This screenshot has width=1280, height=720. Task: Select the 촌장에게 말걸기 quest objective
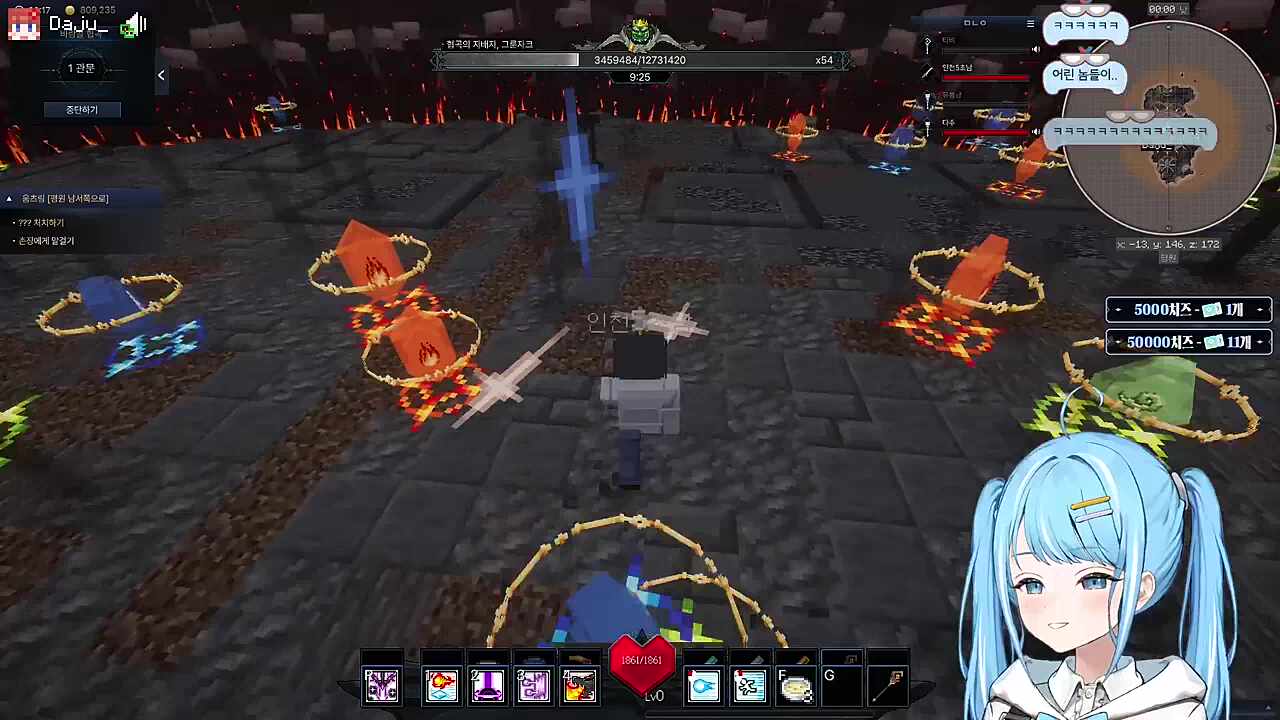click(46, 241)
